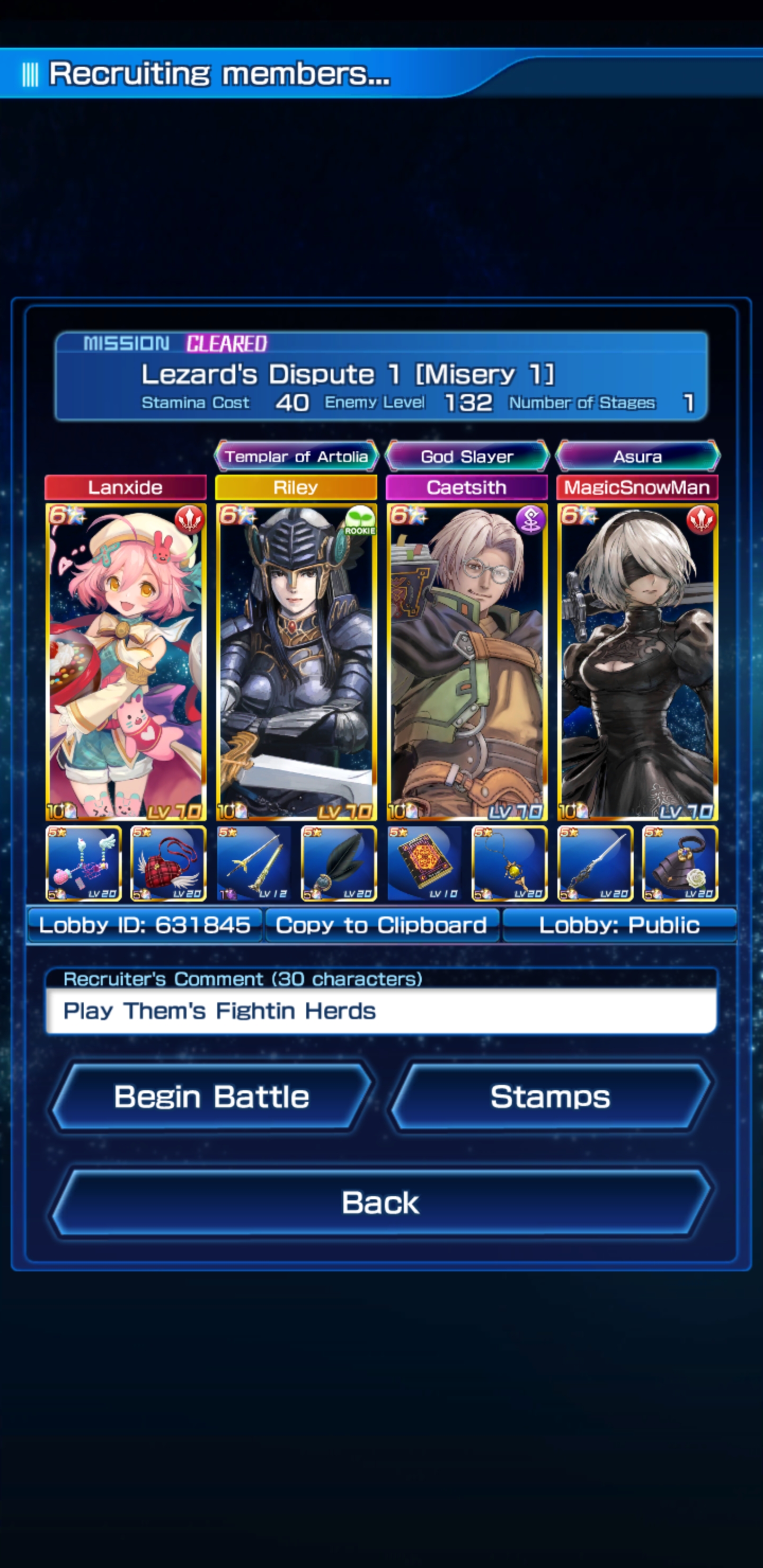The height and width of the screenshot is (1568, 763).
Task: Inspect the black feather accessory slot
Action: [339, 864]
